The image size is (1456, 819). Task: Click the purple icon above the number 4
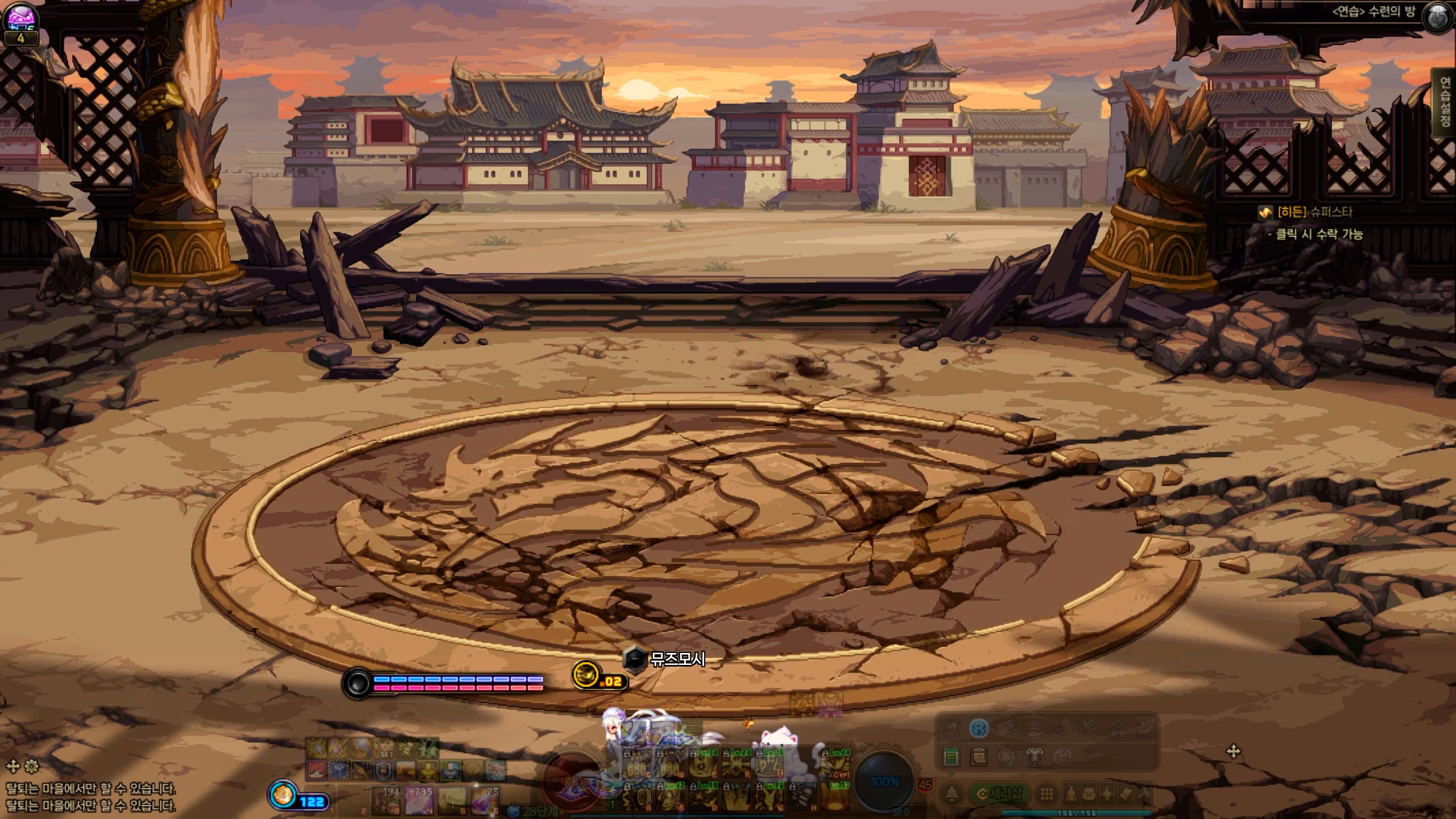pos(21,17)
